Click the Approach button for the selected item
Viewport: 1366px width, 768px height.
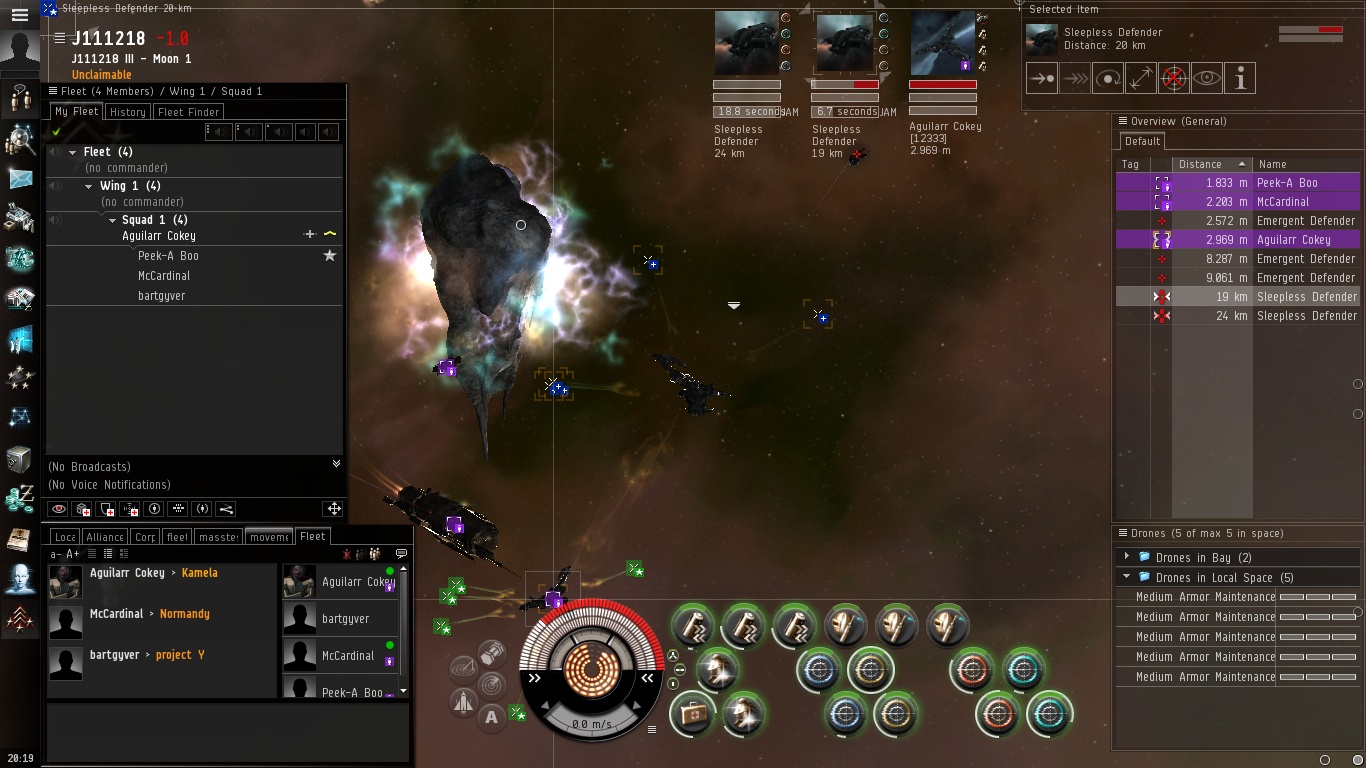[x=1042, y=78]
